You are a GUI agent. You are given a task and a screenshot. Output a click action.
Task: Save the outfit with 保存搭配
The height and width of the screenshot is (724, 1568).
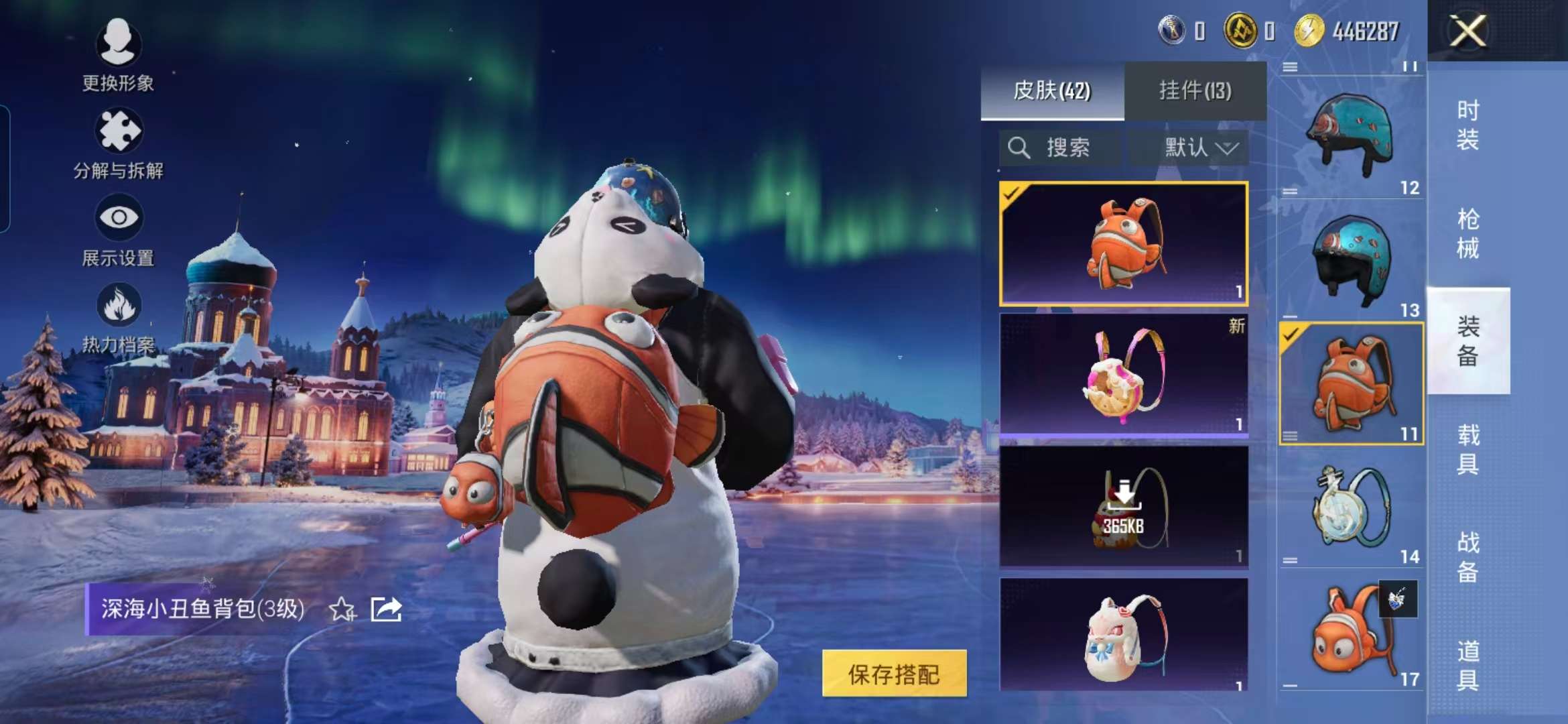[x=894, y=674]
